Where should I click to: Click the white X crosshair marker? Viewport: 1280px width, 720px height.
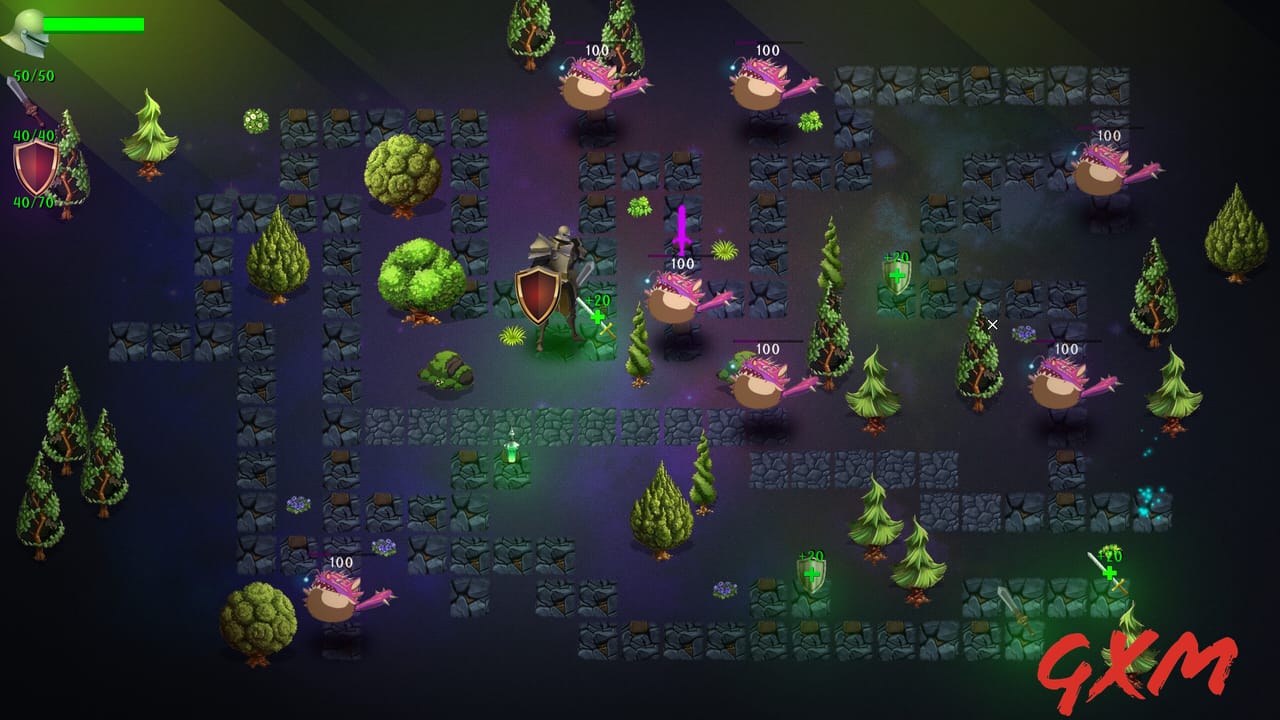tap(992, 324)
